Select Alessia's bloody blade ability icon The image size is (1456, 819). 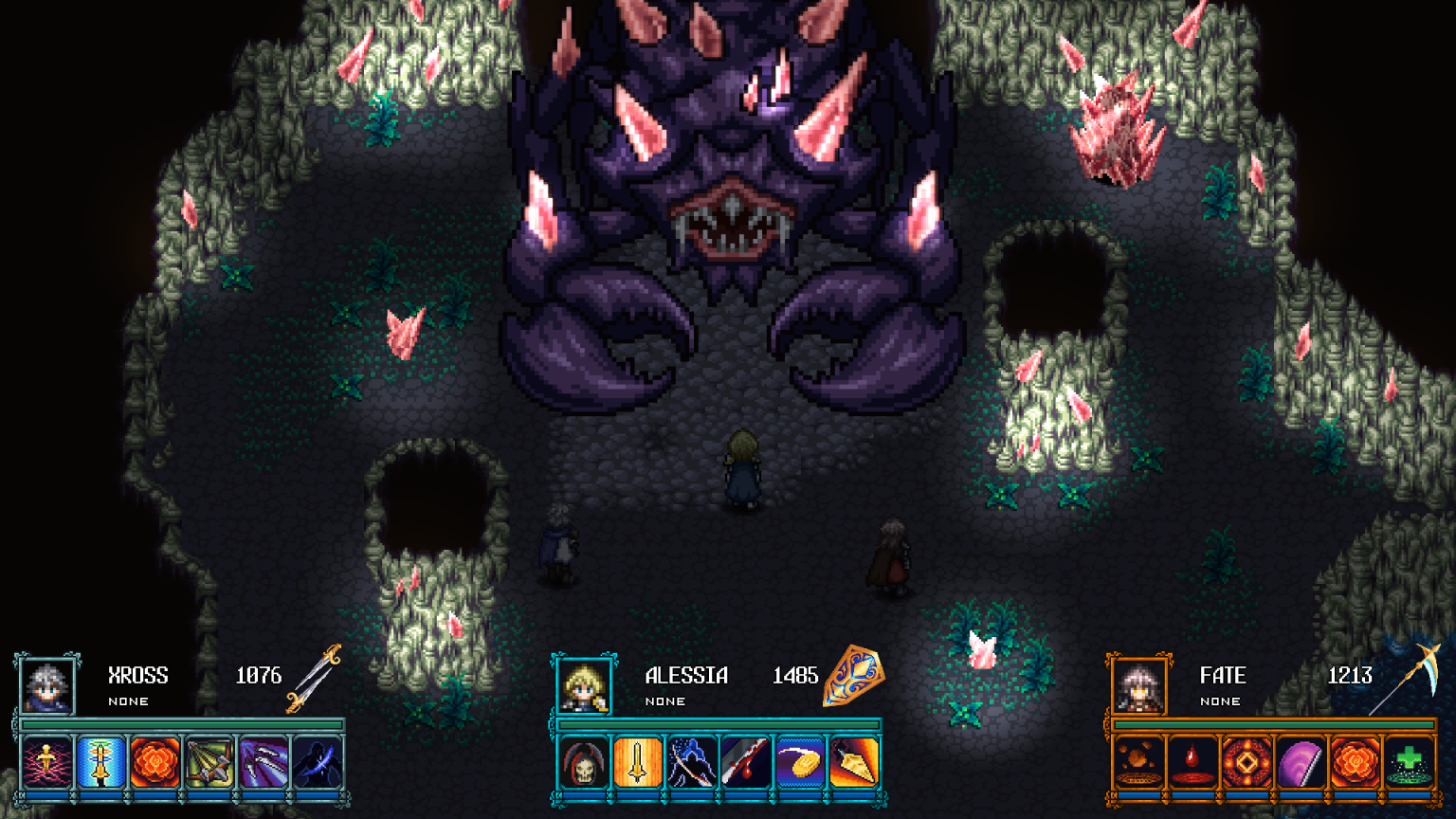coord(744,763)
